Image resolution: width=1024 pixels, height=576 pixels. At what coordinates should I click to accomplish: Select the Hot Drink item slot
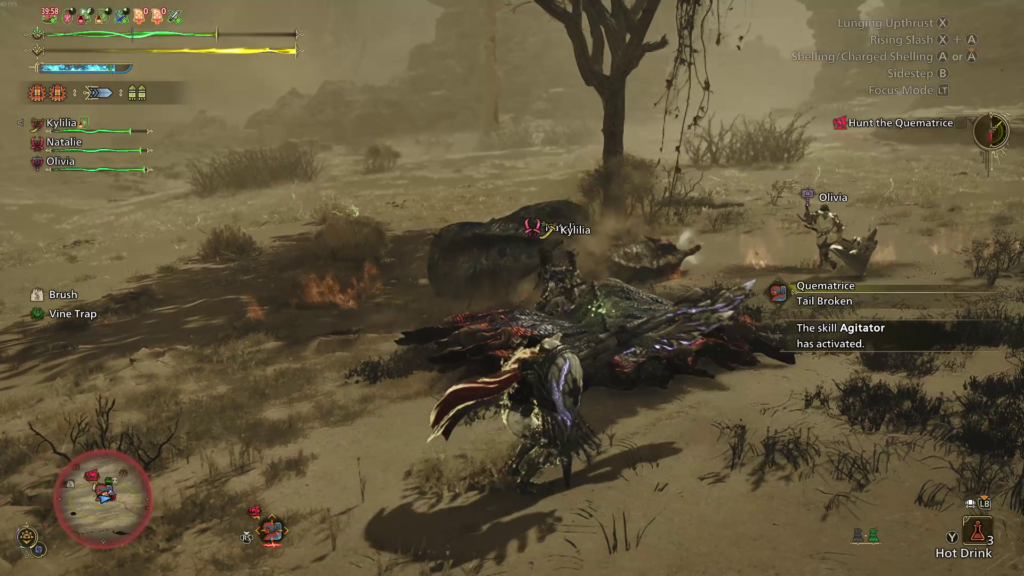977,530
